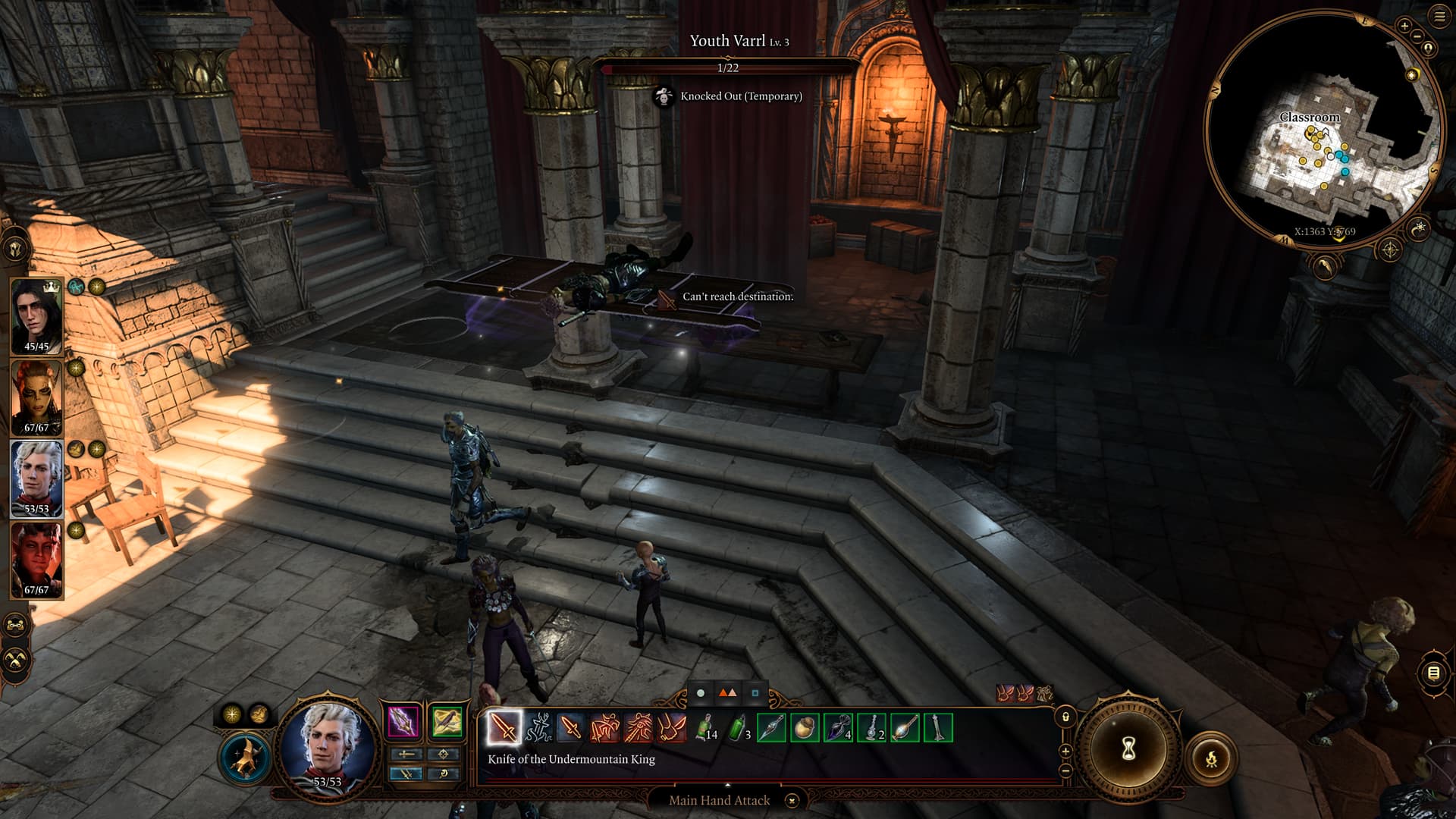This screenshot has height=819, width=1456.
Task: Use the green bottle stack of 3
Action: pos(739,729)
